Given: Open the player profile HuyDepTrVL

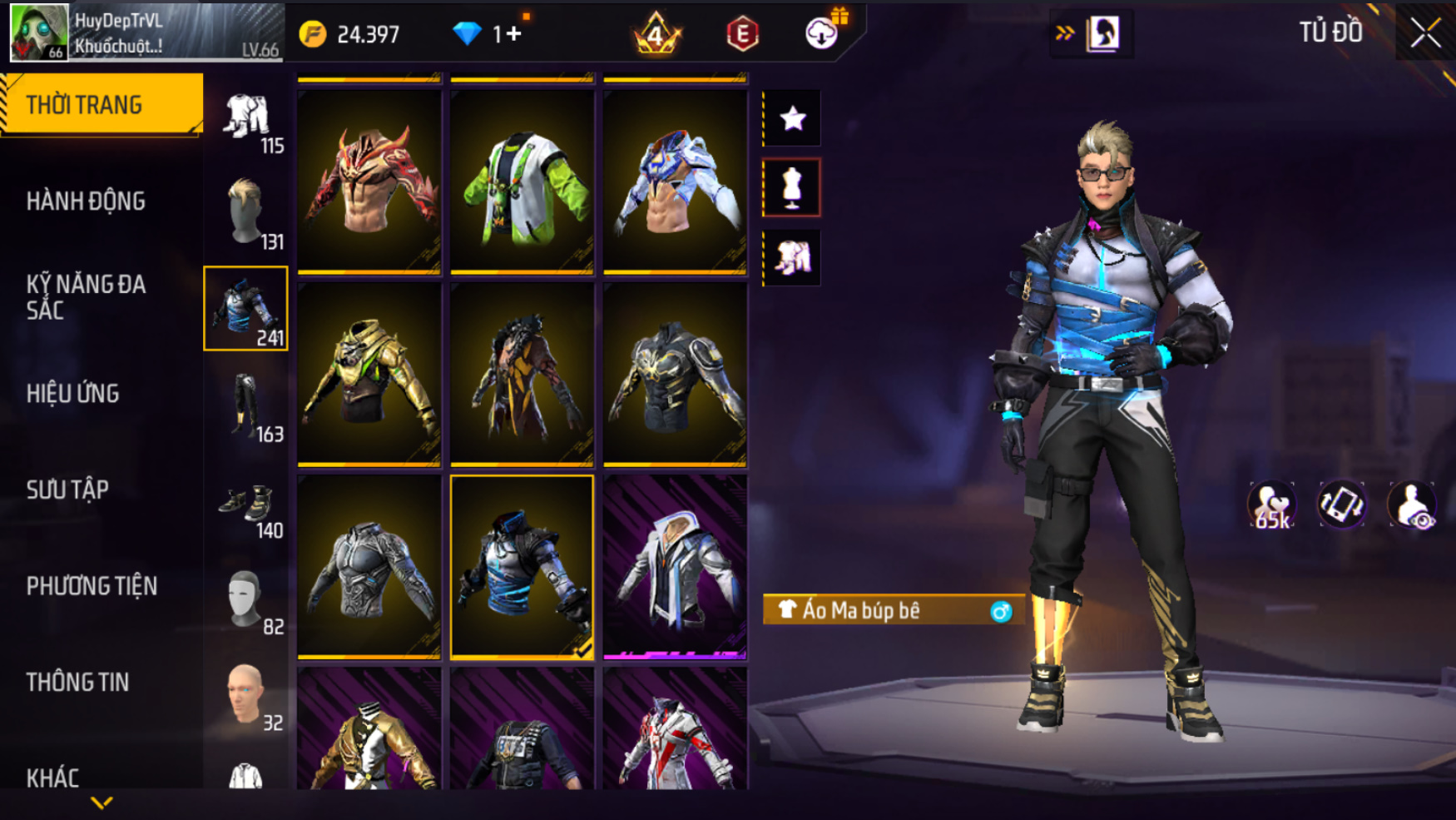Looking at the screenshot, I should 146,33.
